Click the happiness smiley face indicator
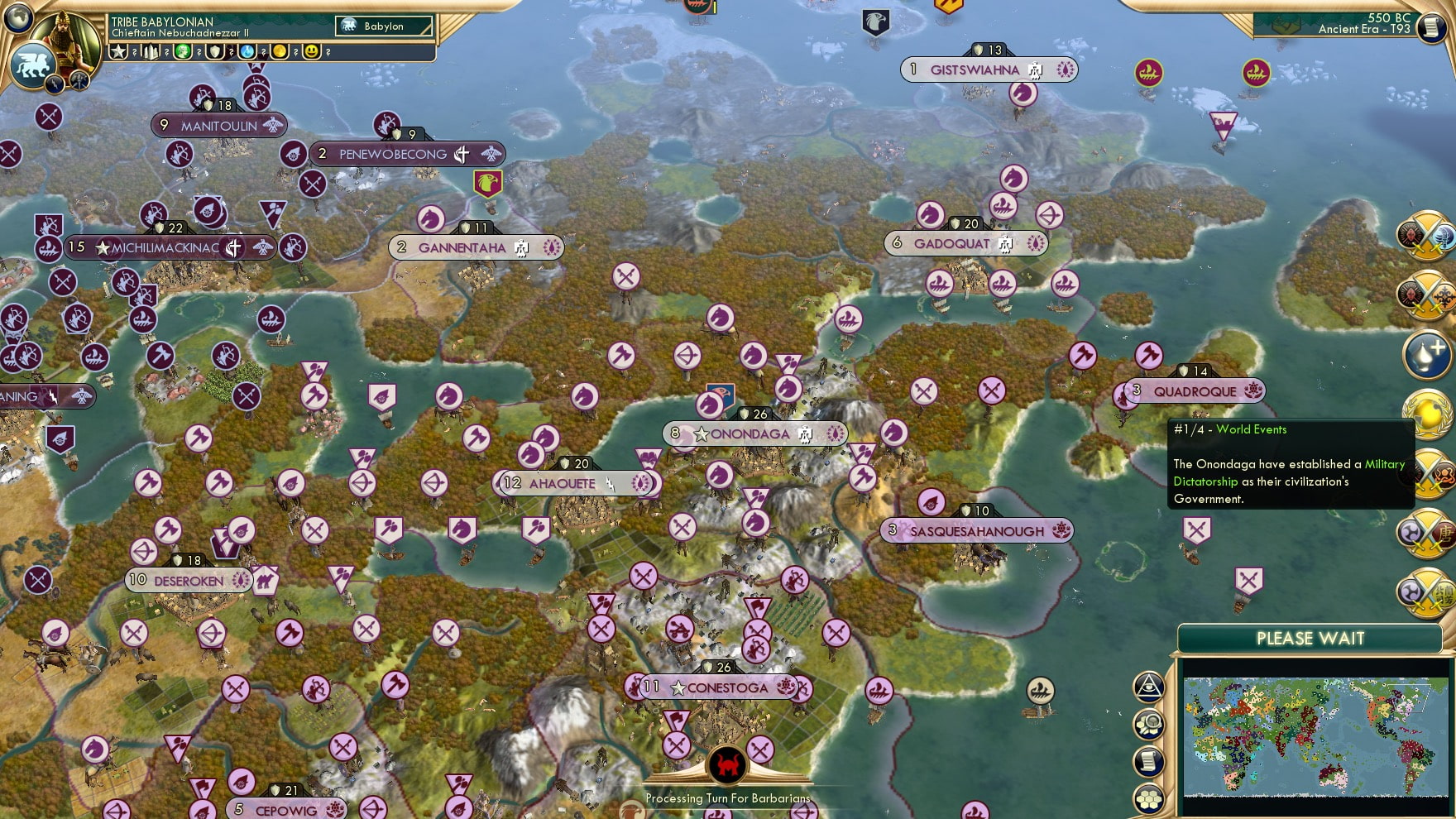This screenshot has height=819, width=1456. click(x=311, y=51)
